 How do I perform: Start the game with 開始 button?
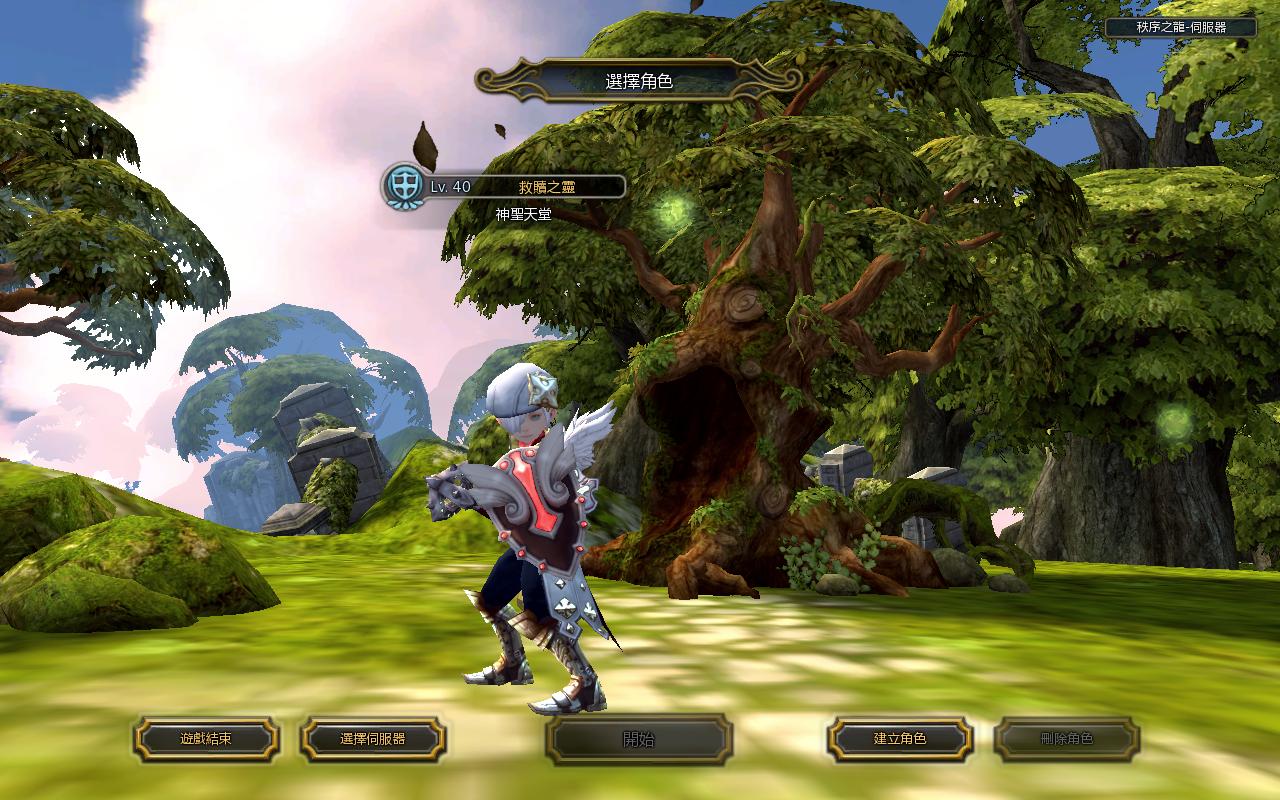(639, 739)
